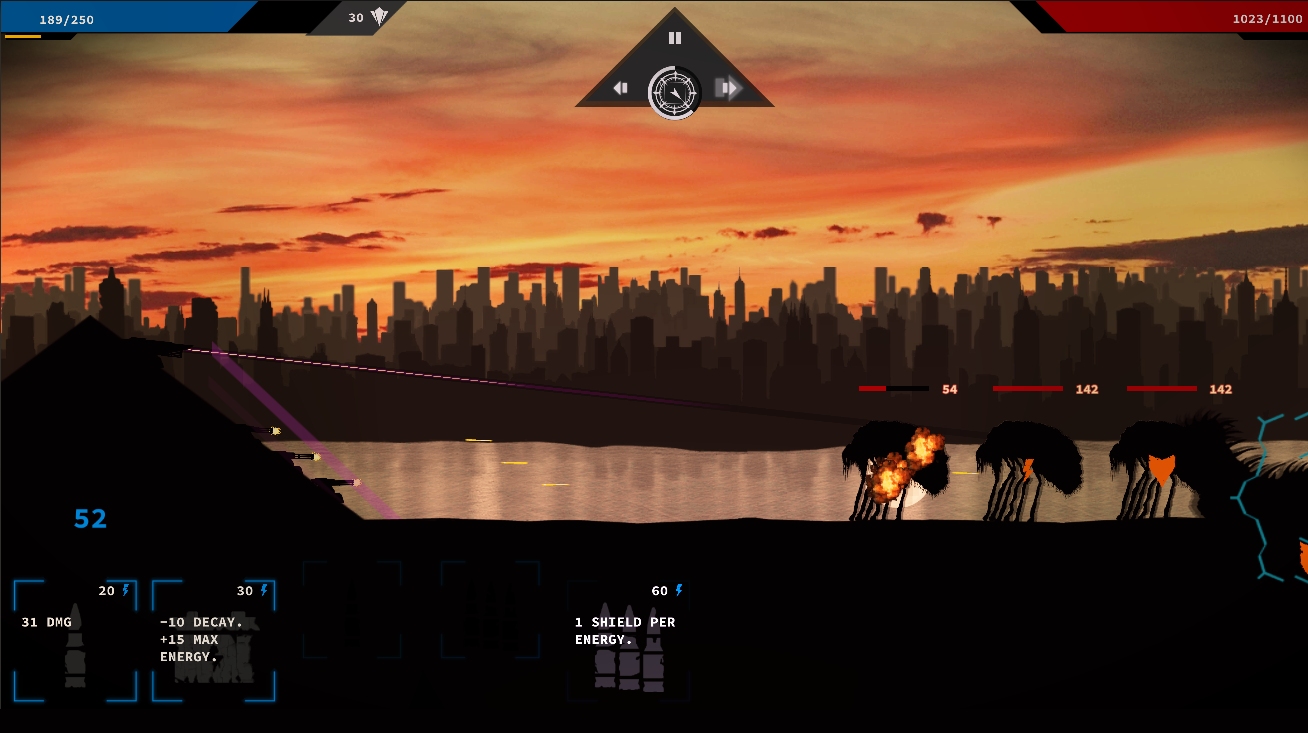
Task: Play the -10 Decay +15 Max Energy card
Action: [x=213, y=640]
